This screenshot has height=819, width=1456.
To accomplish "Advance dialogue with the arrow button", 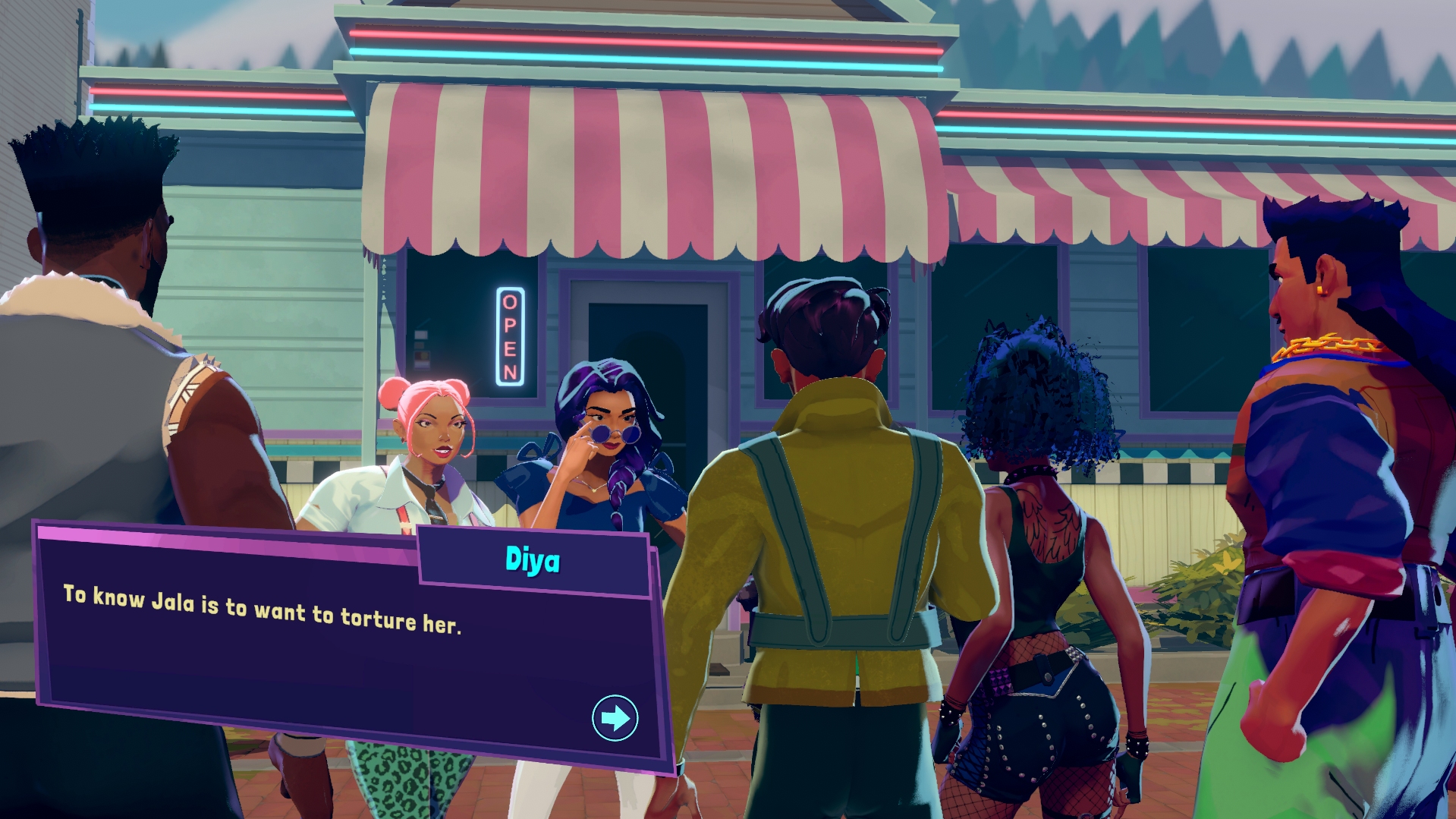I will point(615,717).
